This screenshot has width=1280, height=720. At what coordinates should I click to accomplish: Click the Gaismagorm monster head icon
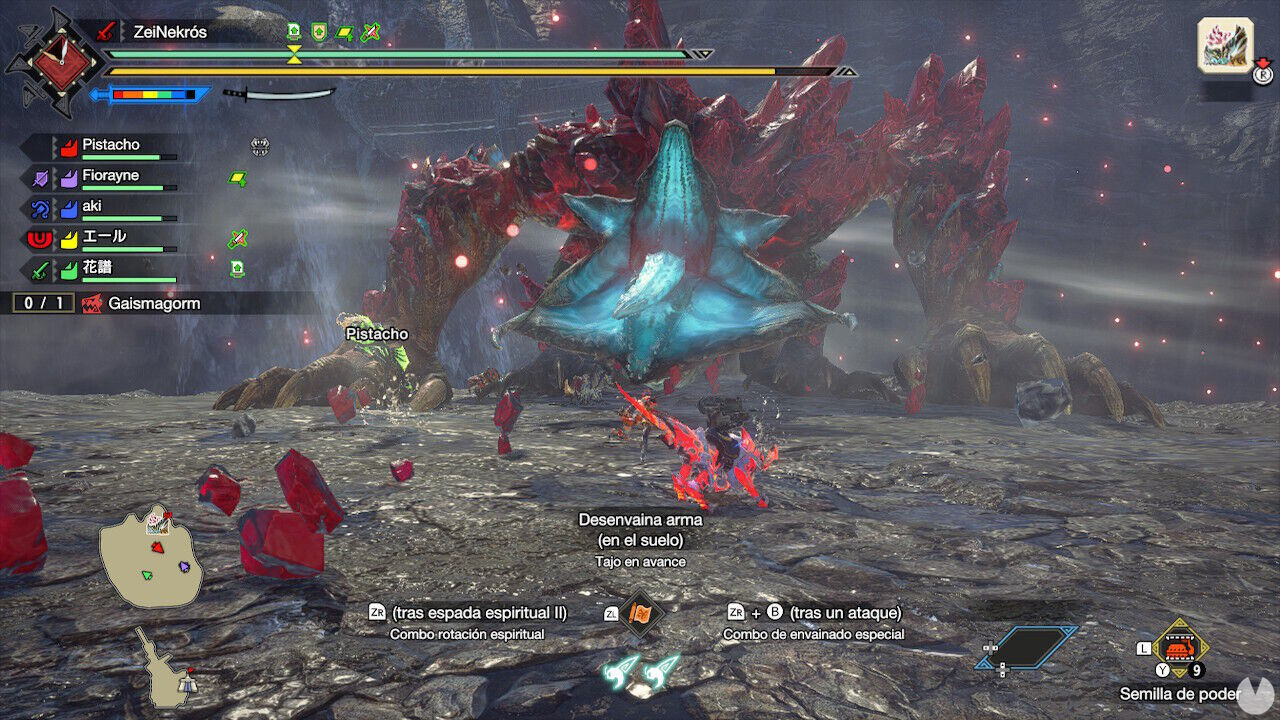(x=94, y=304)
